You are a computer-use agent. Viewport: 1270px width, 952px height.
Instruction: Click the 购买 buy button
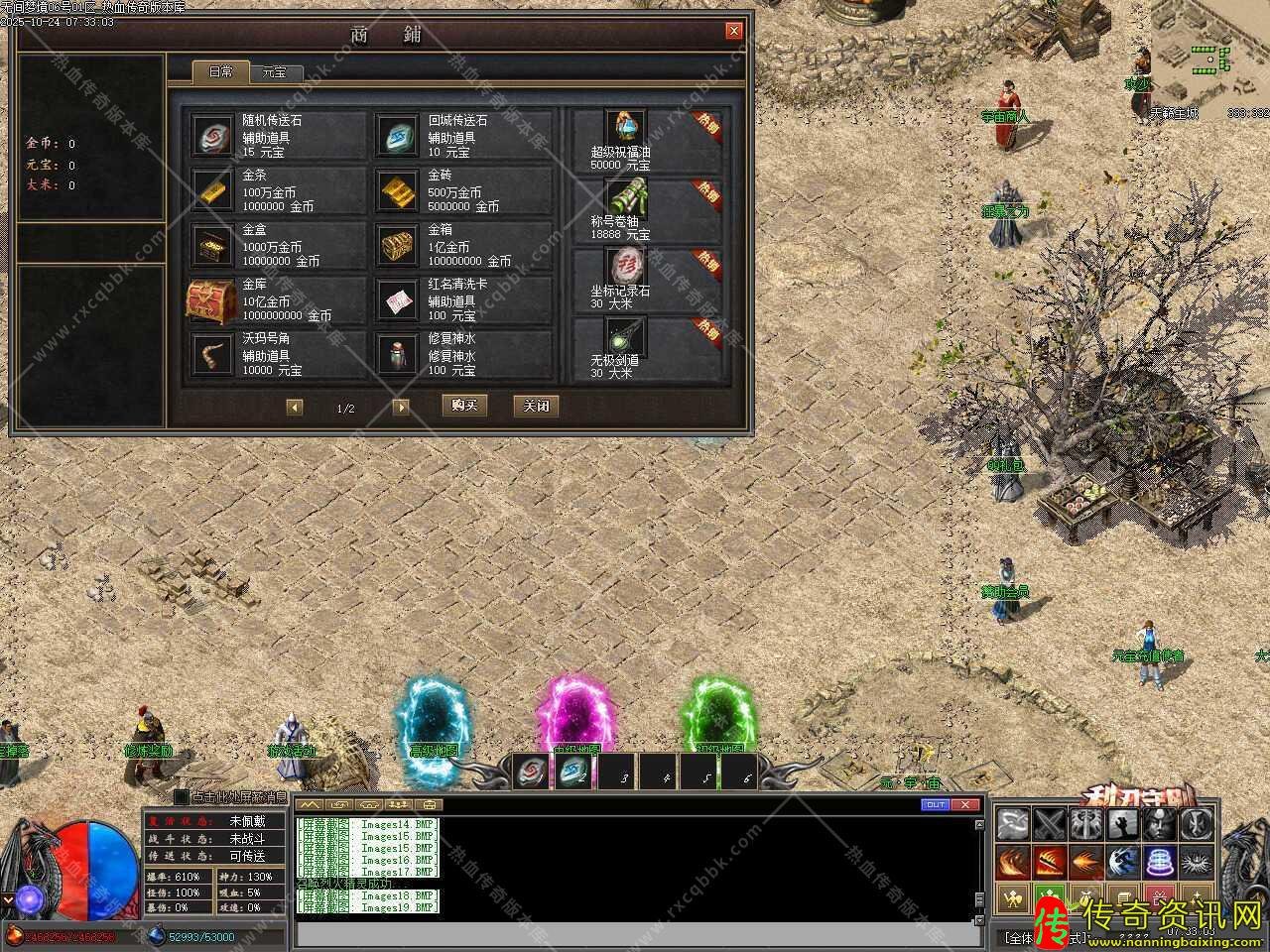tap(464, 406)
